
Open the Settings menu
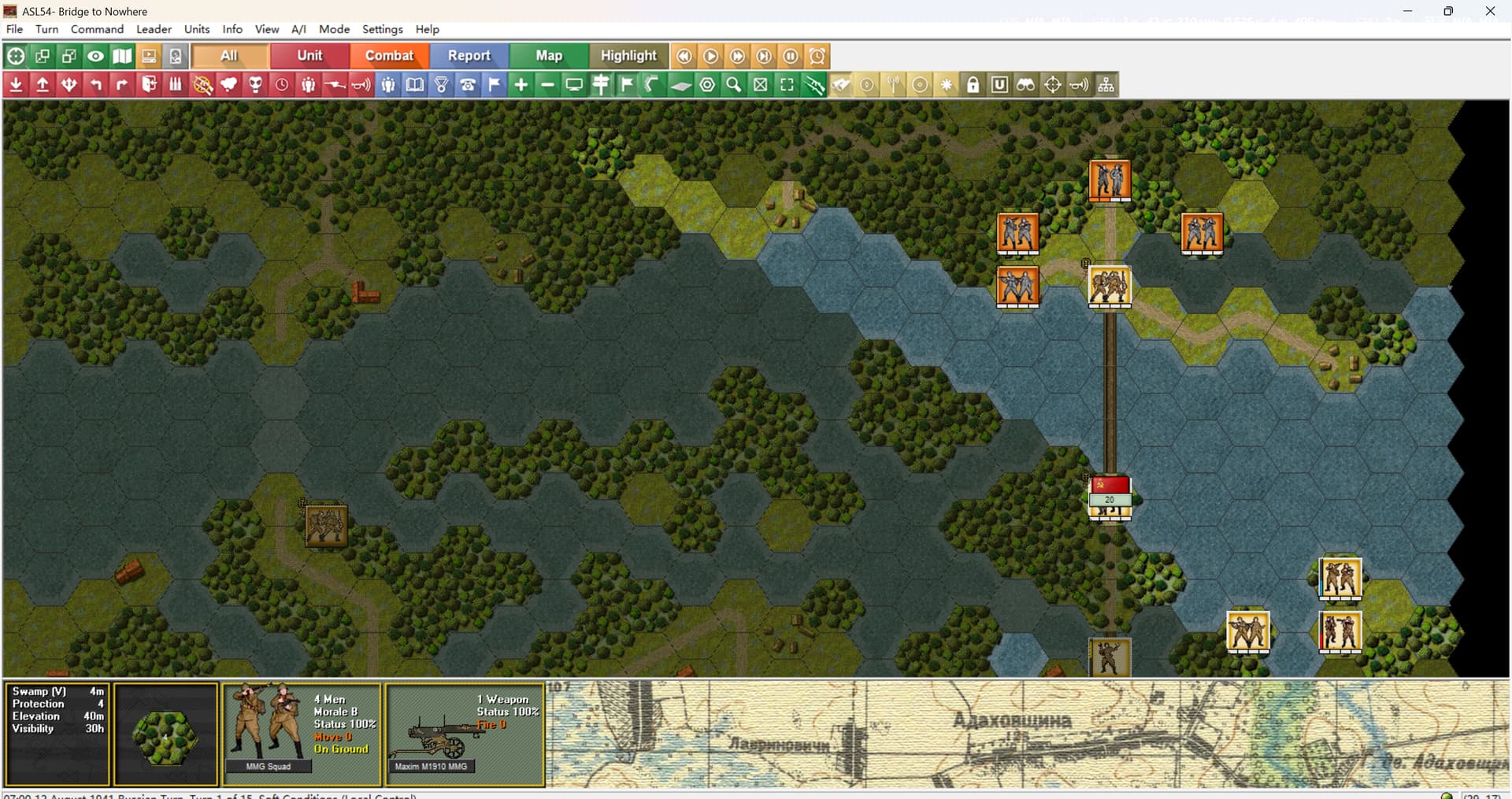[382, 29]
